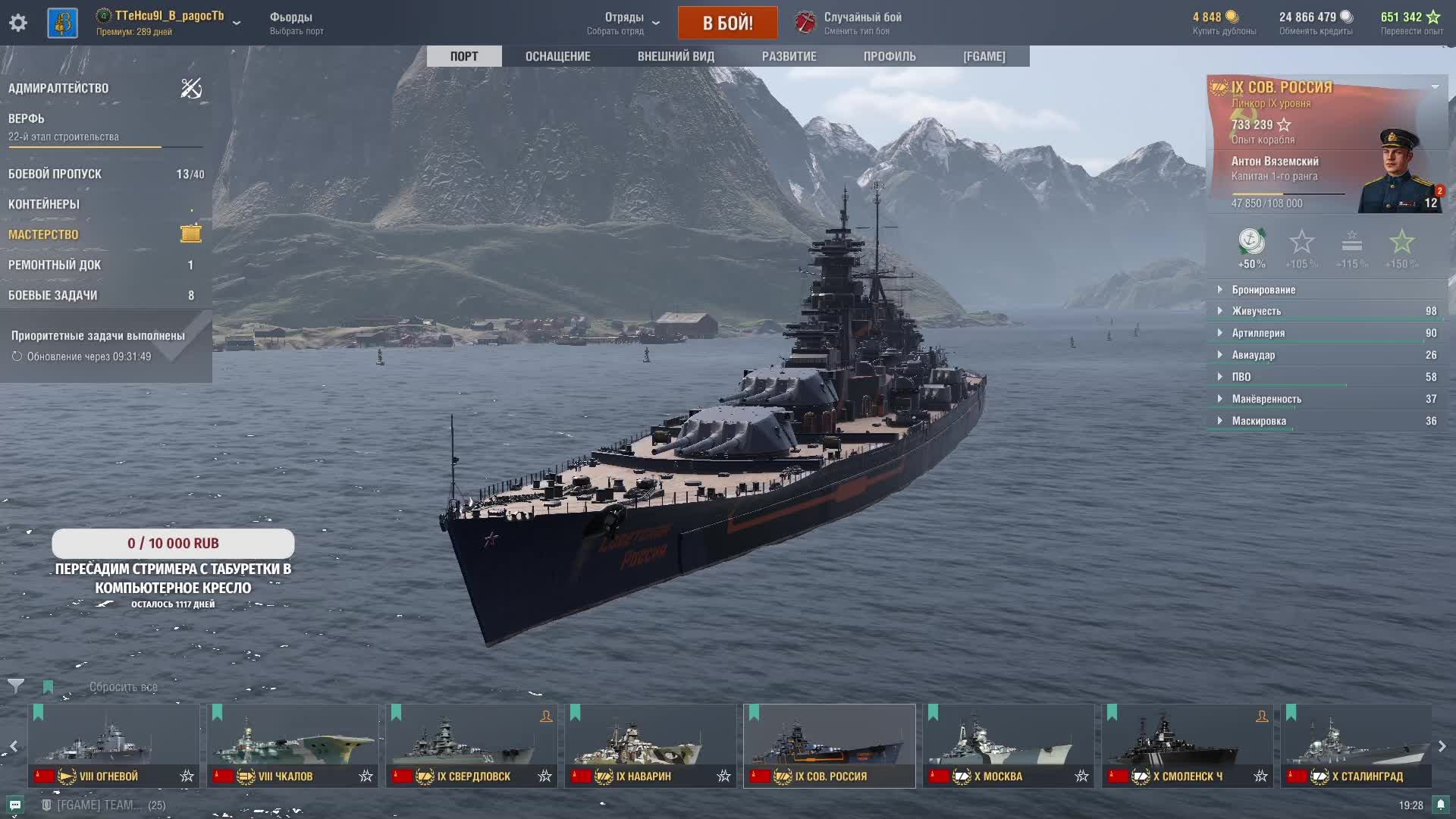
Task: Open the Боевой пропуск entry
Action: tap(55, 174)
